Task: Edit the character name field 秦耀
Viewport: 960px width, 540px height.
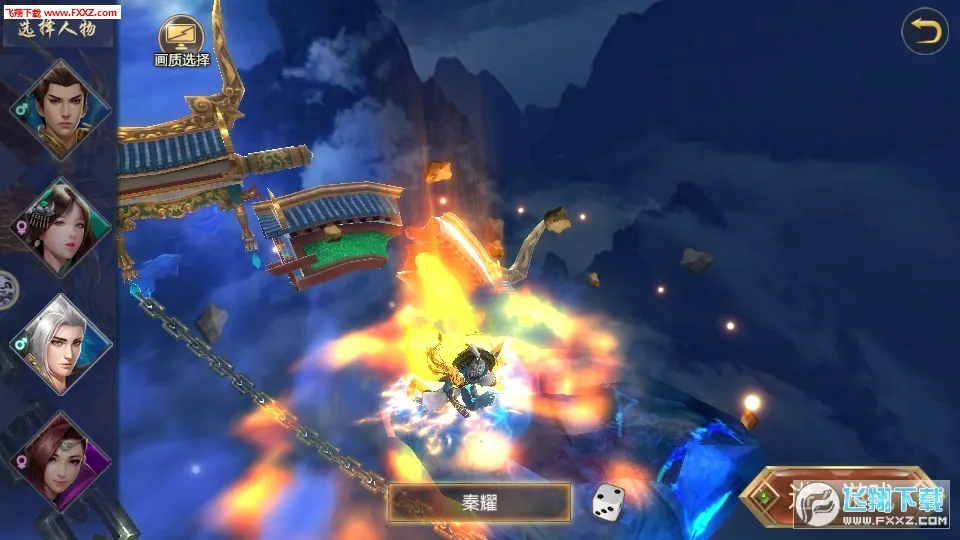Action: click(x=479, y=502)
